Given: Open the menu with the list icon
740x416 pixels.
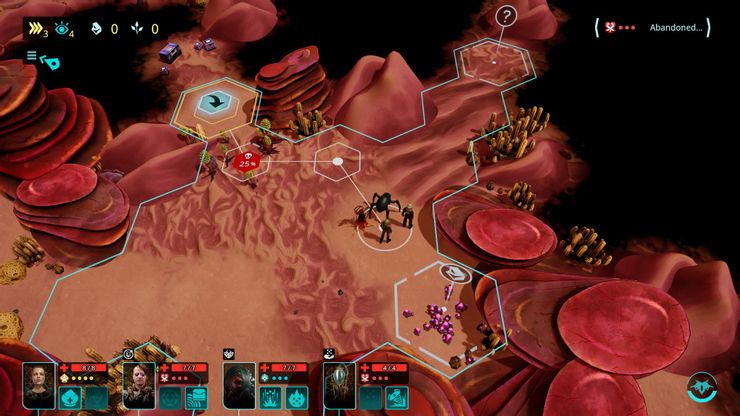Looking at the screenshot, I should 32,56.
